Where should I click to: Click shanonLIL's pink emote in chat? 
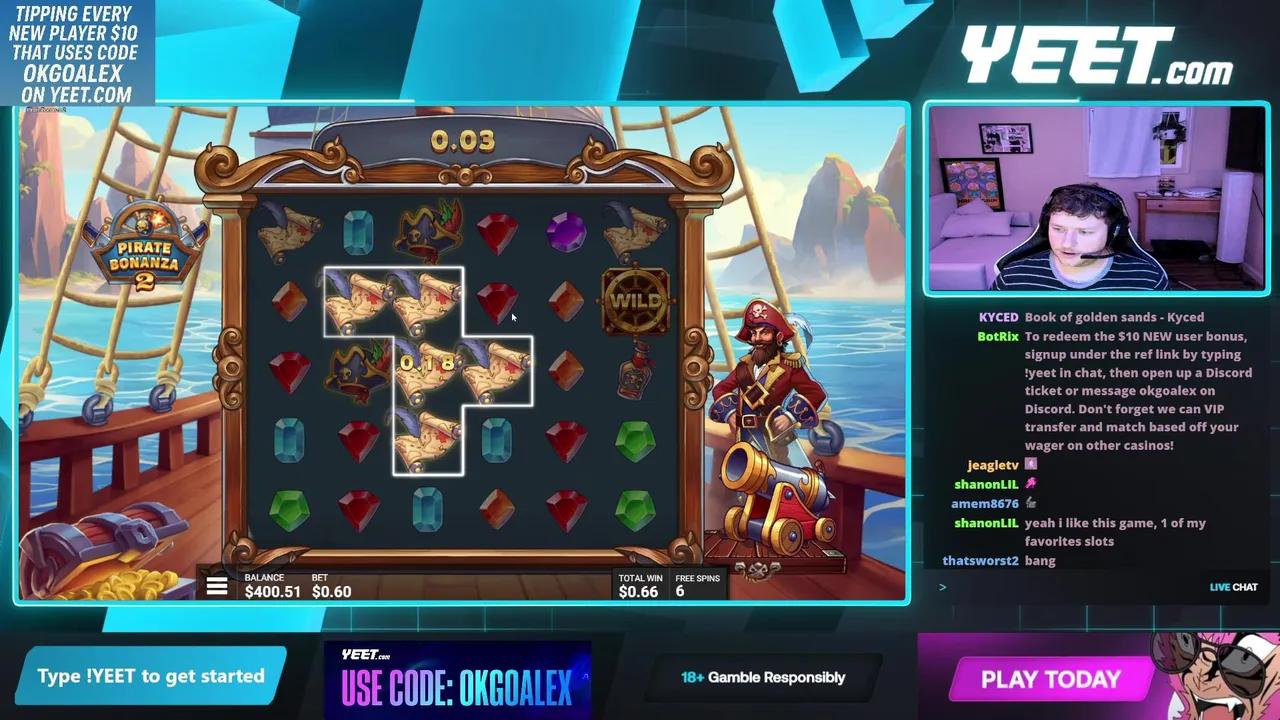(x=1030, y=484)
